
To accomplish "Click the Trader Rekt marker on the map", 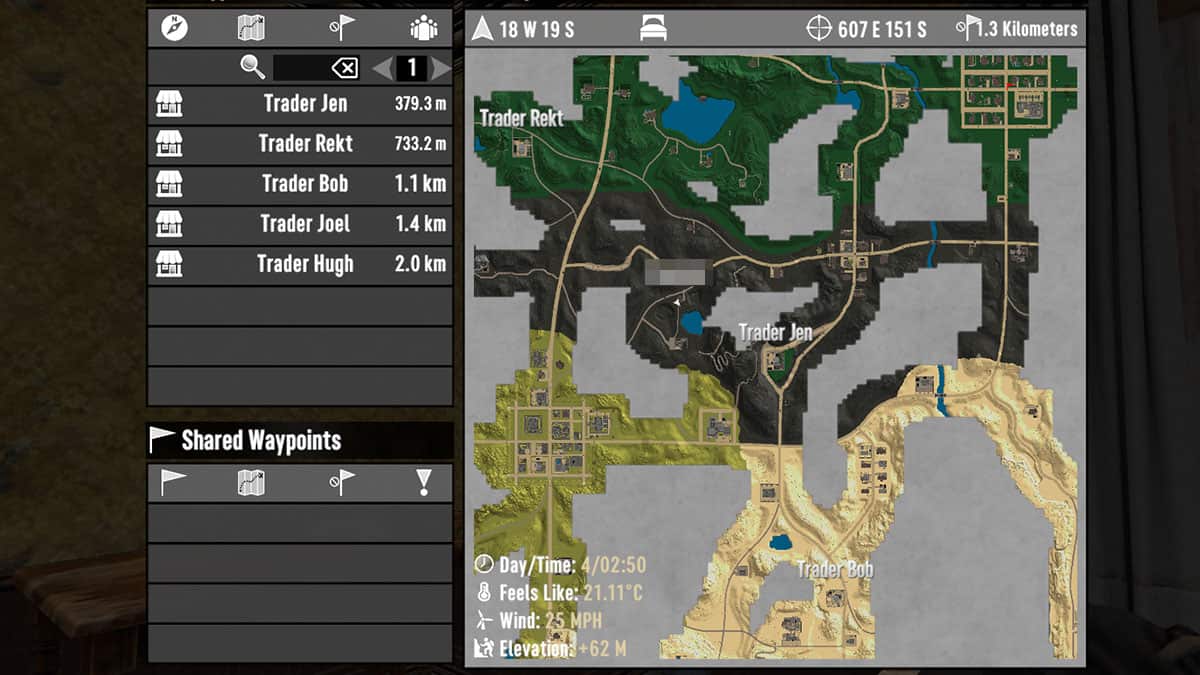I will click(x=521, y=118).
